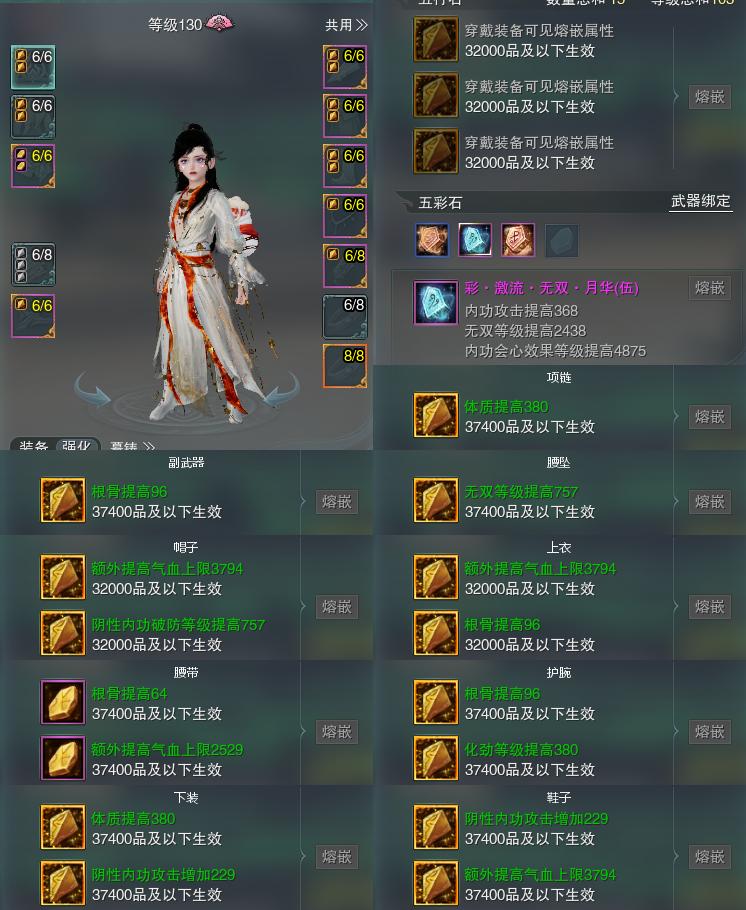
Task: Activate 熔嵌 for the 上衣 section
Action: (709, 606)
